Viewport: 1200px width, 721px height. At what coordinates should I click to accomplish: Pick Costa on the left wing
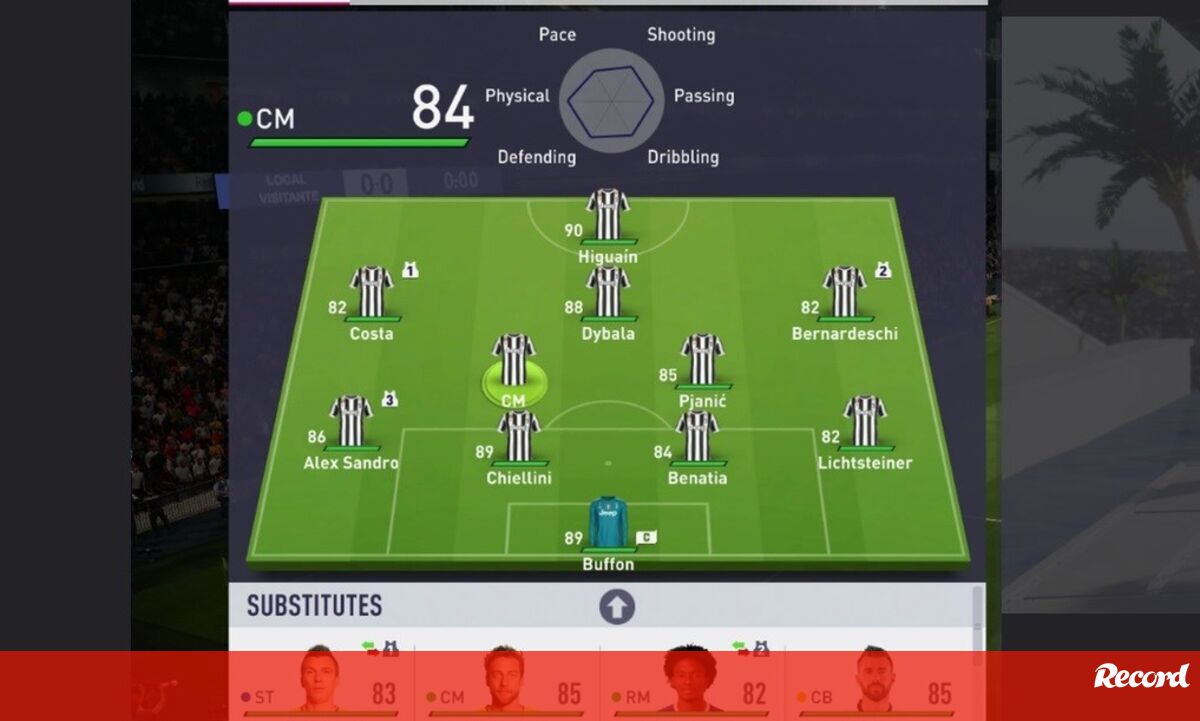coord(371,292)
